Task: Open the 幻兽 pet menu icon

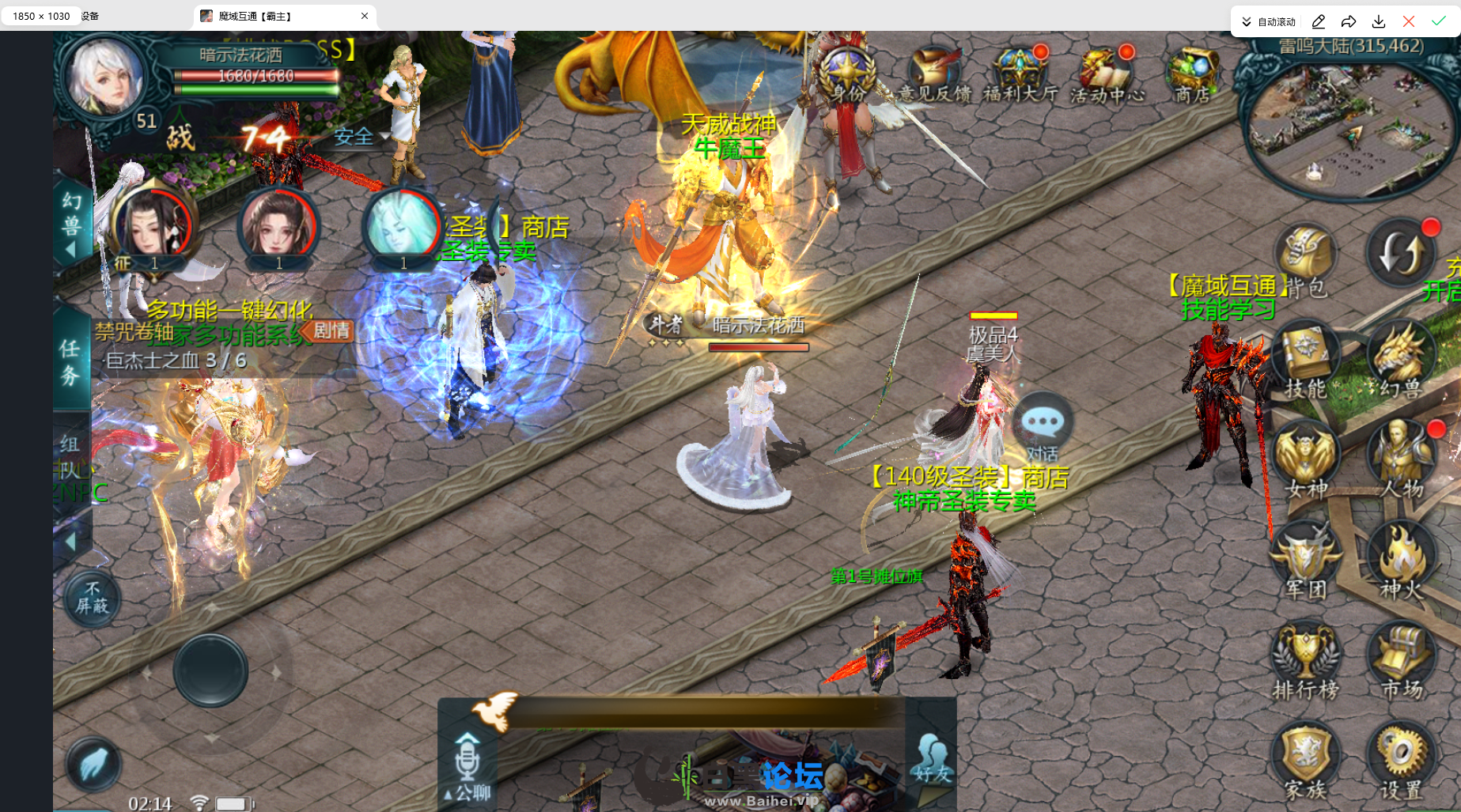Action: (x=1399, y=360)
